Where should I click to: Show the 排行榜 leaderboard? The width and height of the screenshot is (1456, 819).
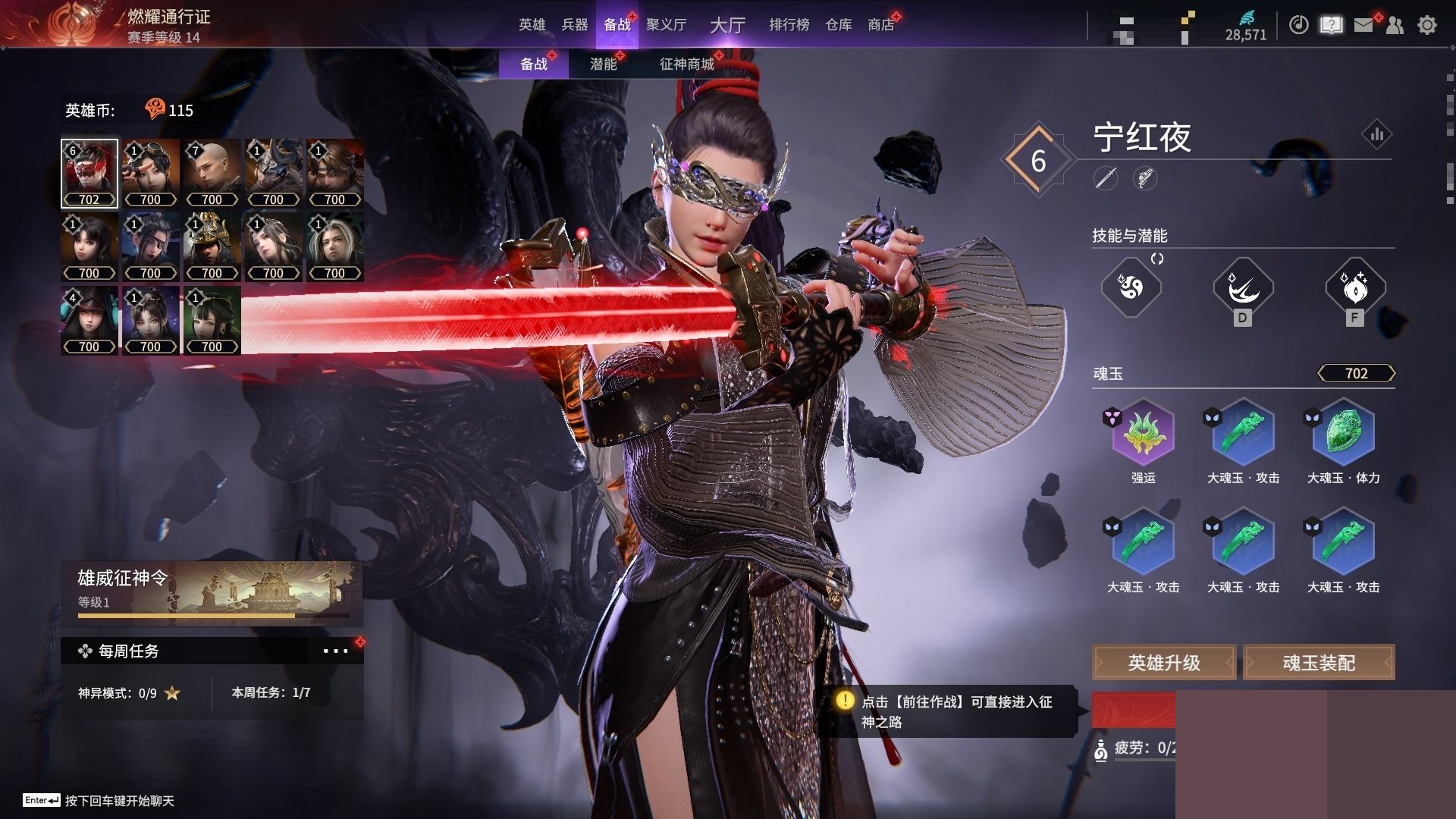[789, 25]
